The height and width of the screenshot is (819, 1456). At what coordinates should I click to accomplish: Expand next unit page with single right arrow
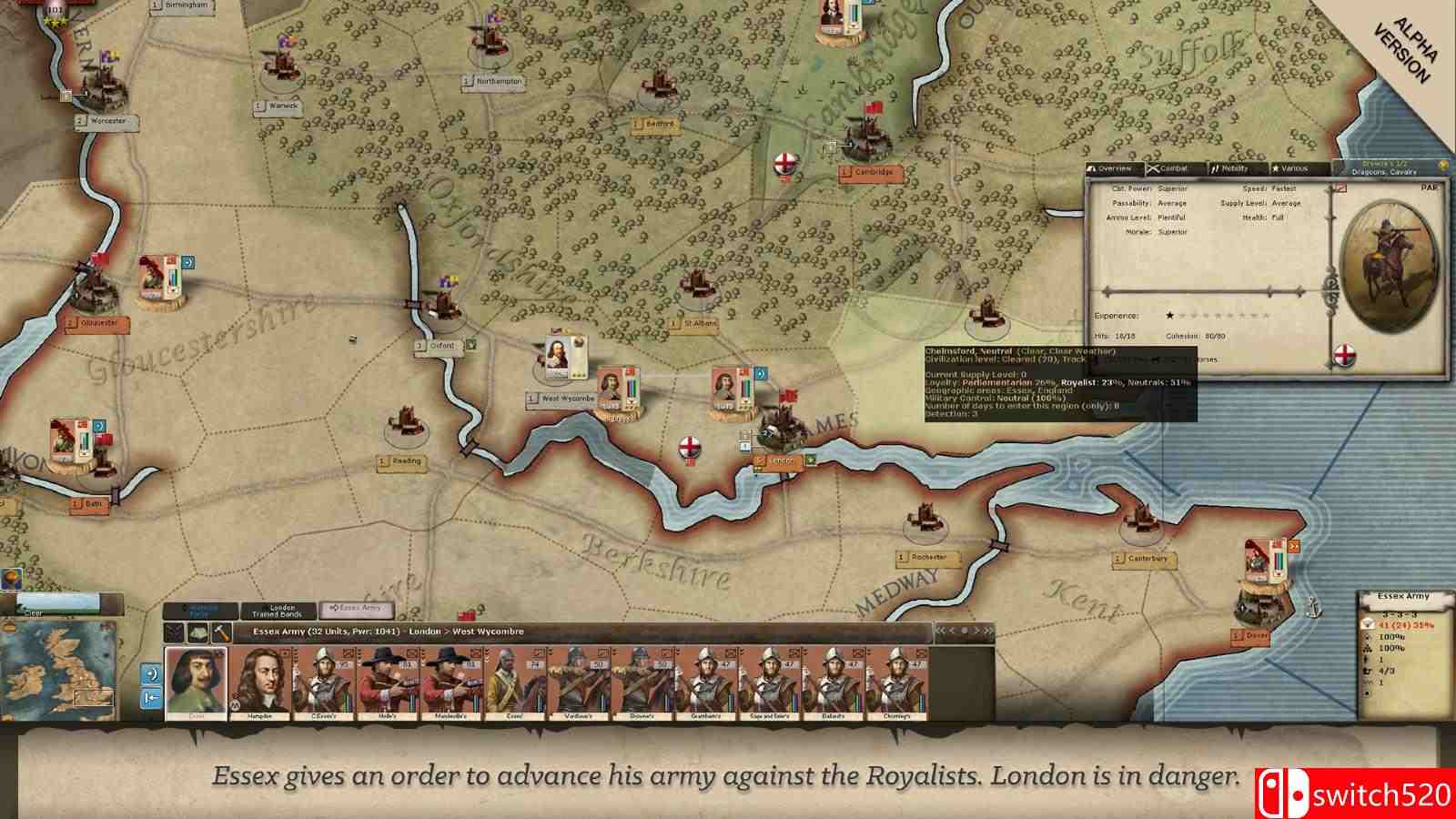pos(977,628)
